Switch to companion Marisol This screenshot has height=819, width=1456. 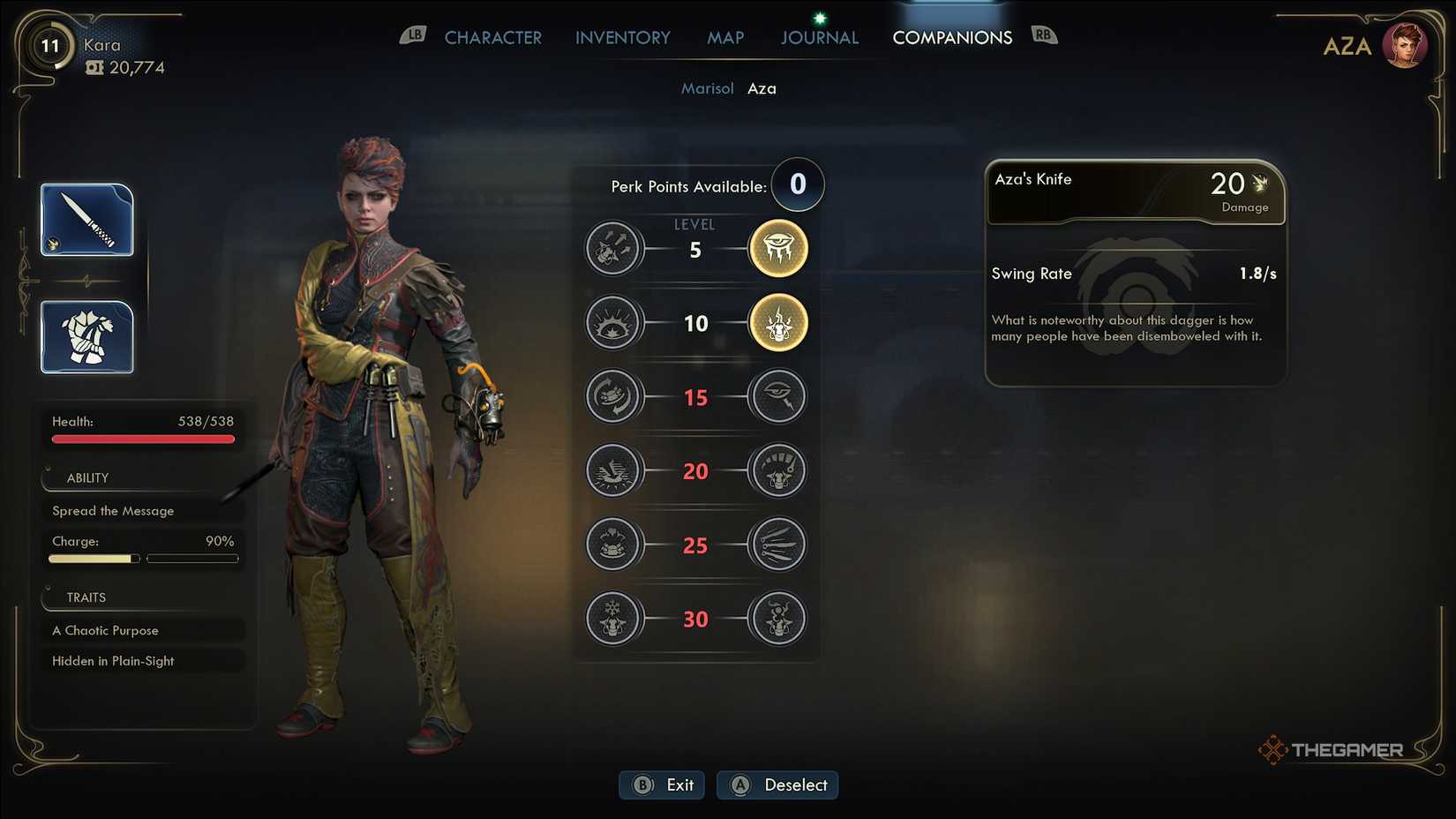tap(707, 88)
